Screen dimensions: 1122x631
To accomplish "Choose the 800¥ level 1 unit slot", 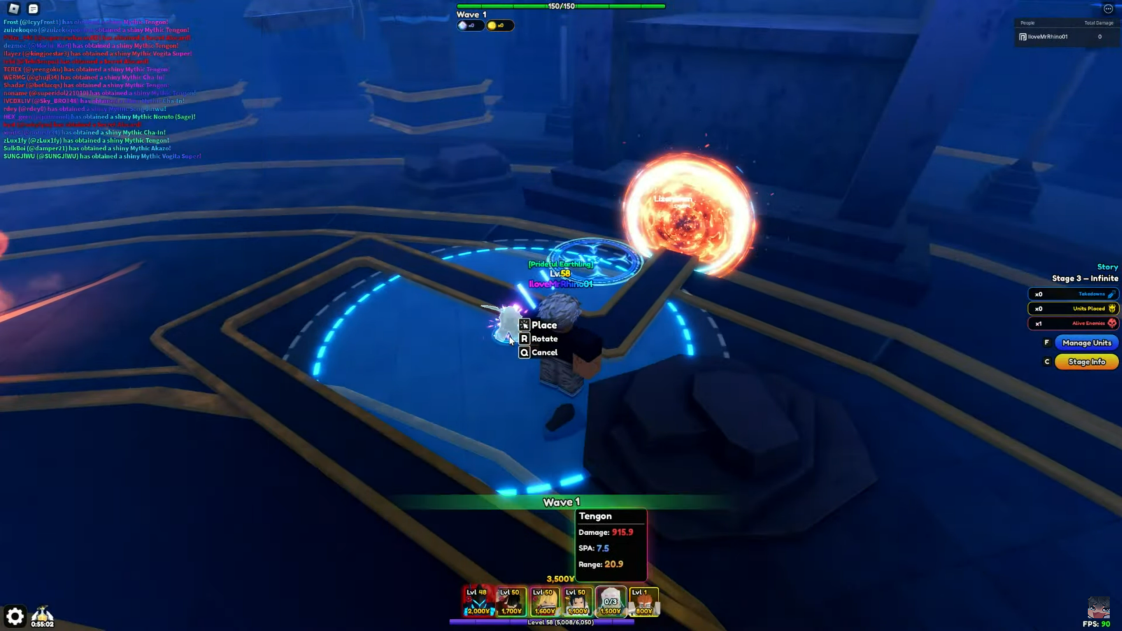I will pyautogui.click(x=643, y=601).
